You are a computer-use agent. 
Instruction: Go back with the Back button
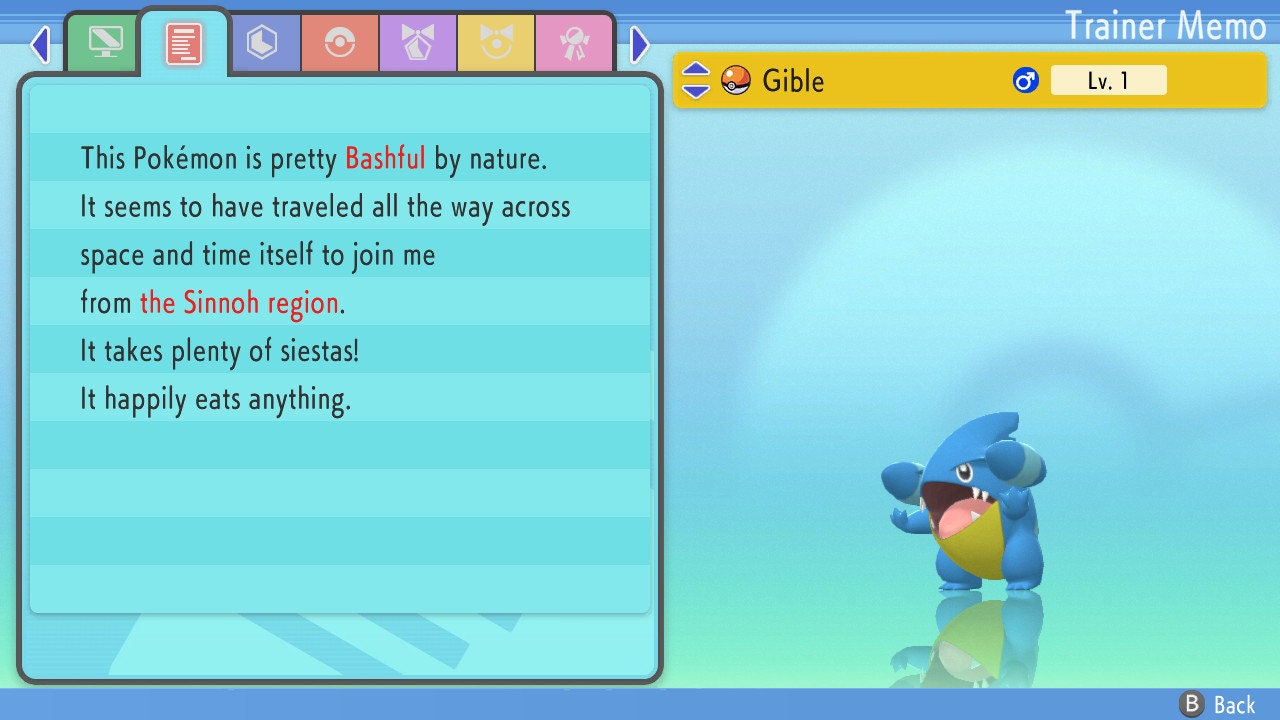(1219, 705)
